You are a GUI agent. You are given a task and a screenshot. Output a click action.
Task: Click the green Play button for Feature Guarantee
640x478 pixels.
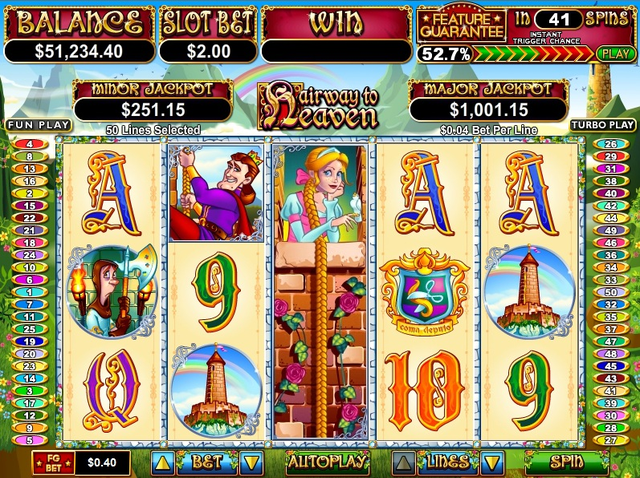[x=614, y=53]
